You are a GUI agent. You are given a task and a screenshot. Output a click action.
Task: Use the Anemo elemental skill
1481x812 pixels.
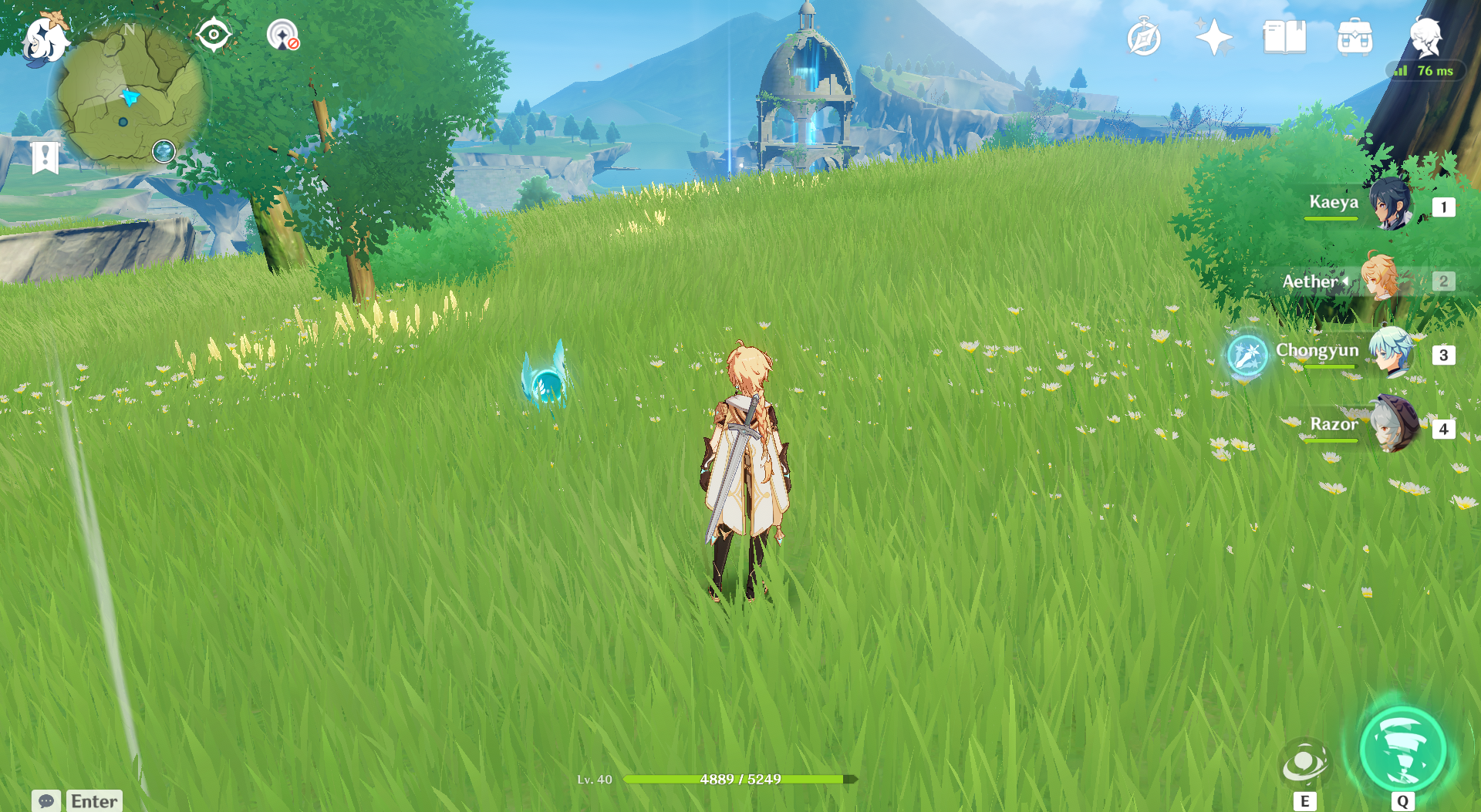click(1304, 763)
